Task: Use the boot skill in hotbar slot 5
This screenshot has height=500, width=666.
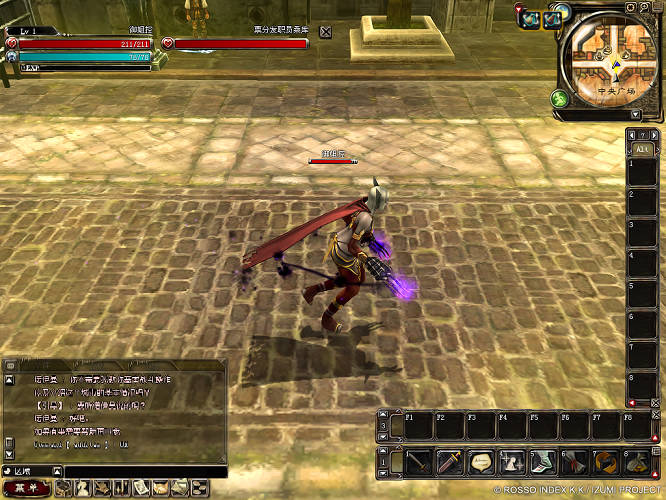Action: tap(544, 463)
